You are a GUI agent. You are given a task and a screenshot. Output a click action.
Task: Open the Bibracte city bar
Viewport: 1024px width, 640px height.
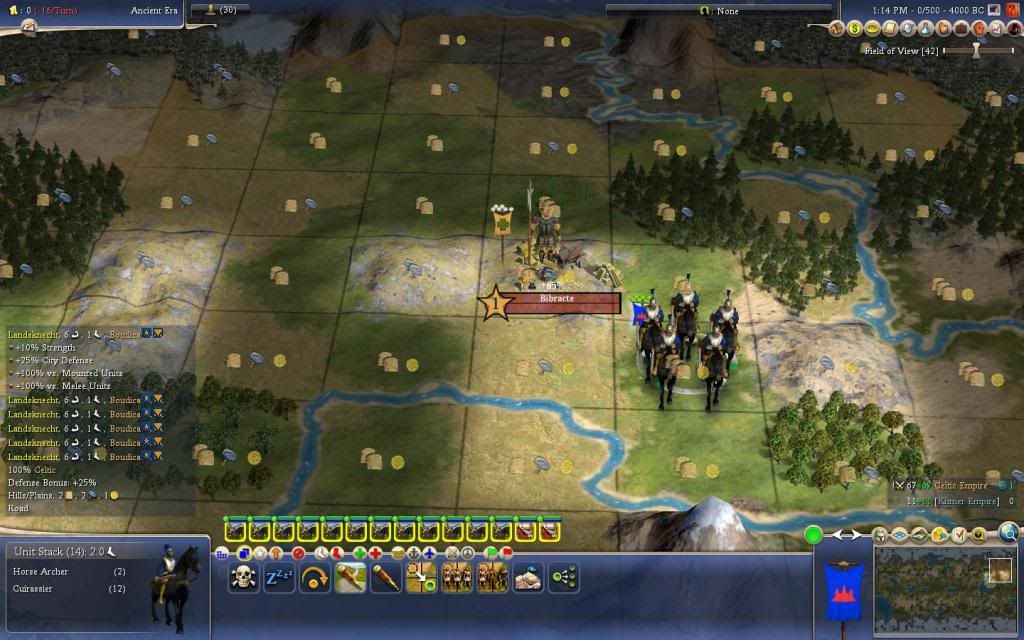tap(563, 300)
